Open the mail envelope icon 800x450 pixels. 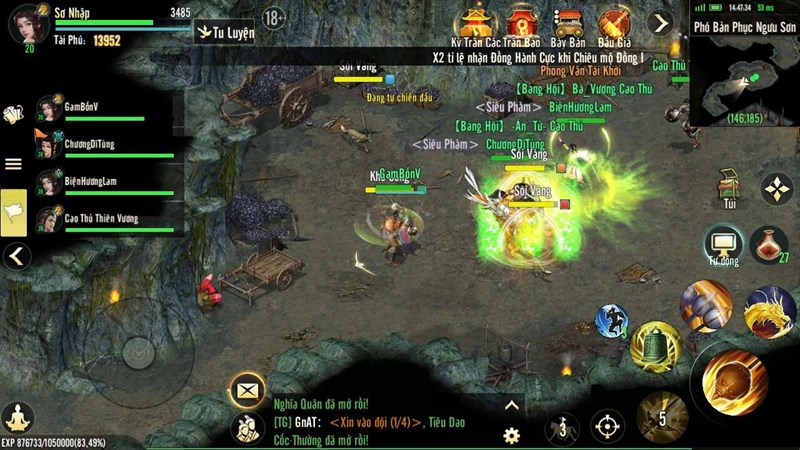point(245,389)
